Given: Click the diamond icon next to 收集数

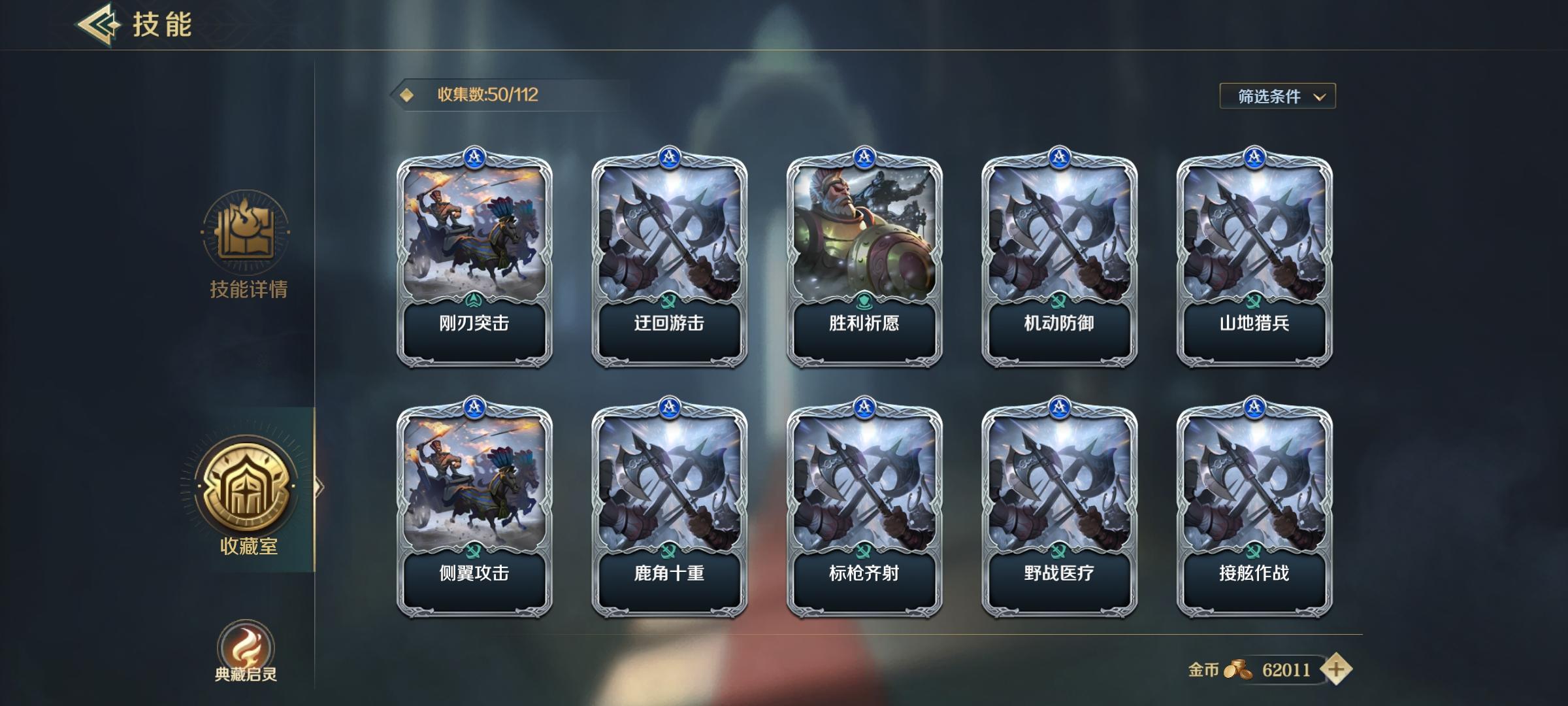Looking at the screenshot, I should (408, 95).
